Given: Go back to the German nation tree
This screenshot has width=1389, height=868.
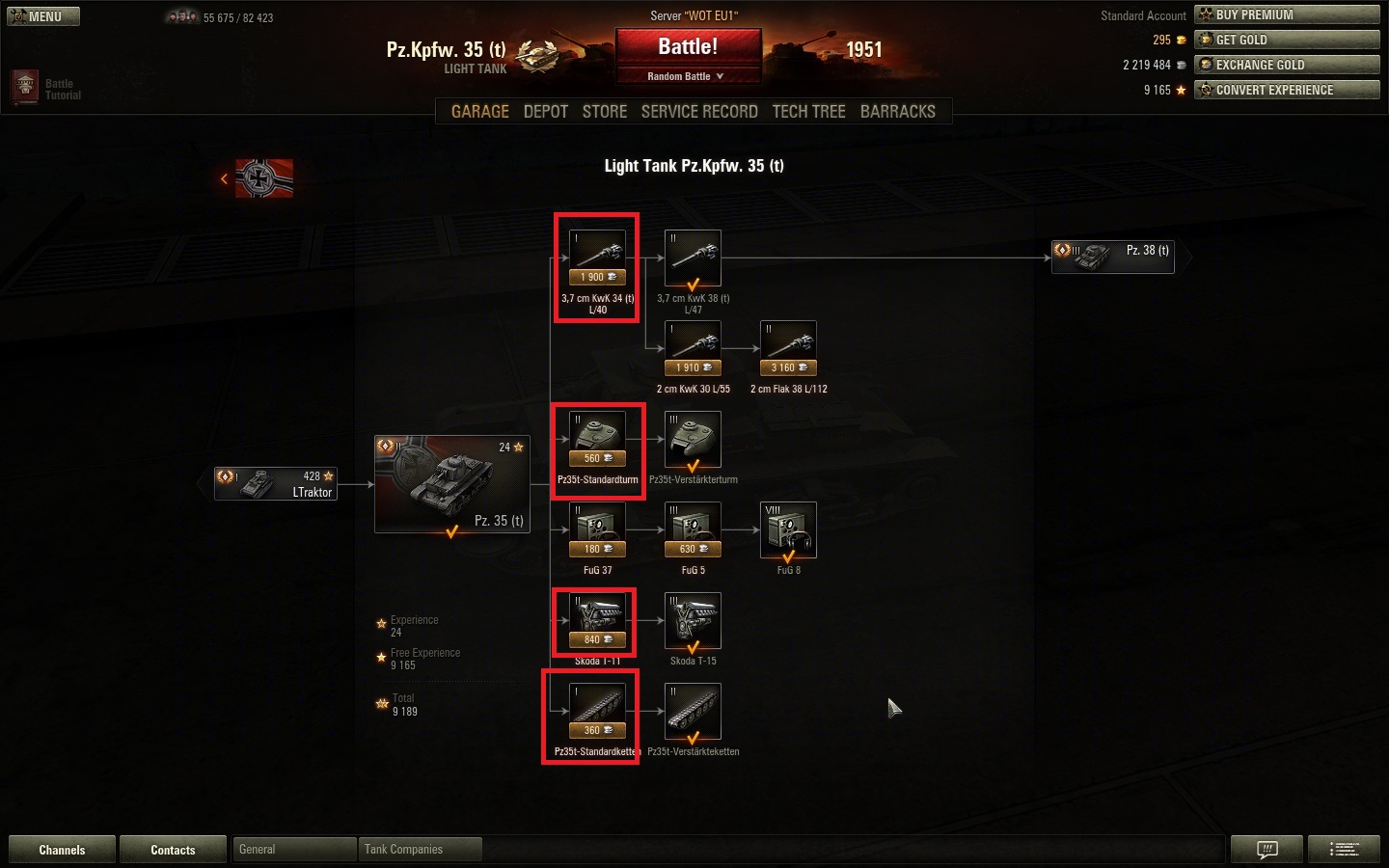Looking at the screenshot, I should (x=258, y=178).
